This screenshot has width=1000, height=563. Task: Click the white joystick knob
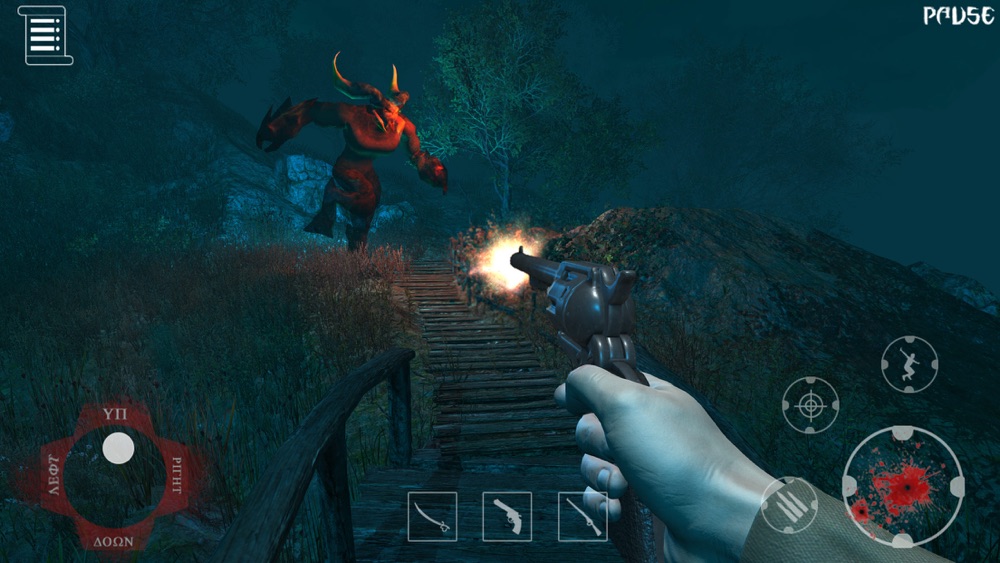(118, 448)
